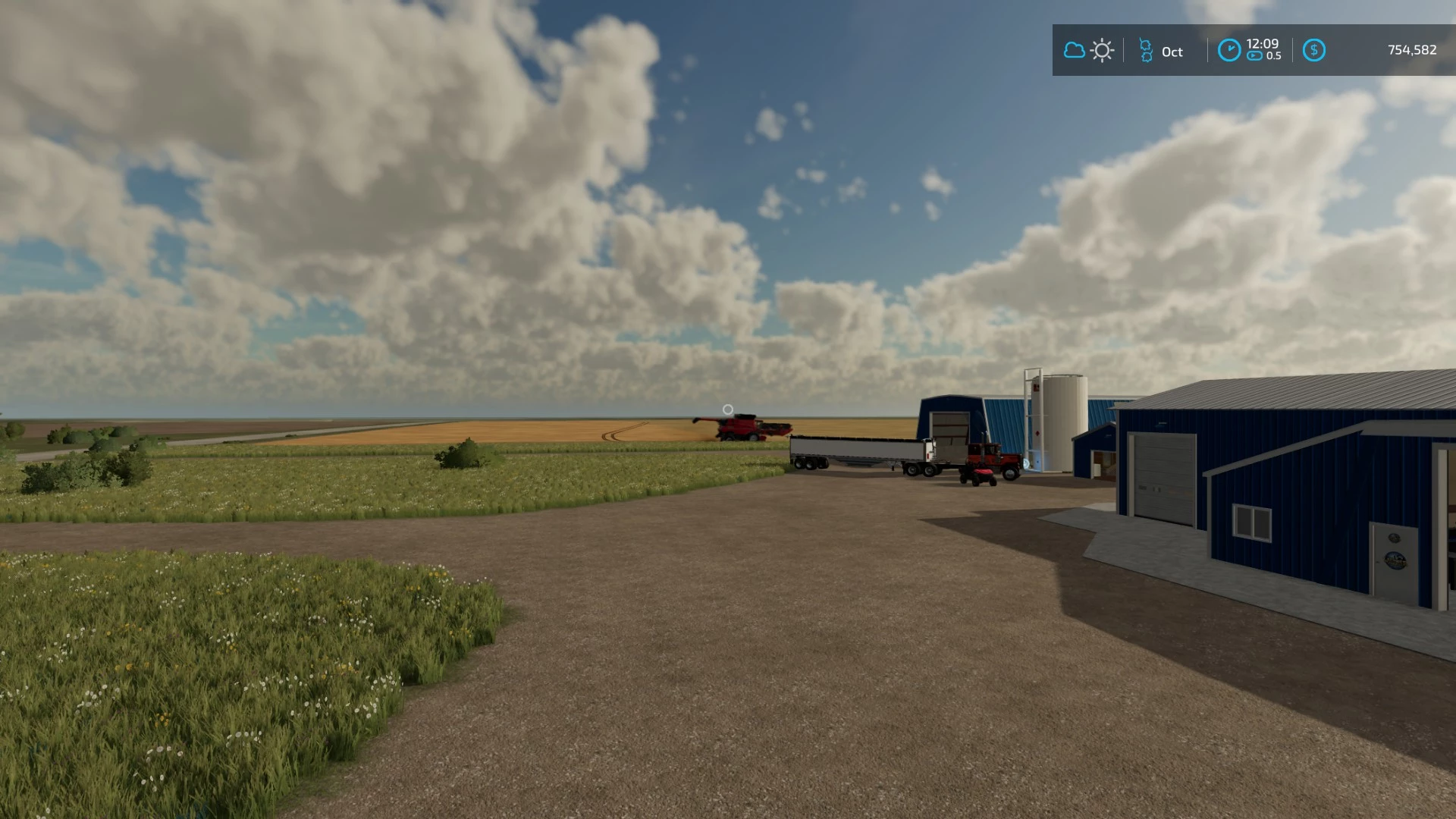Click the blue clock icon
Image resolution: width=1456 pixels, height=819 pixels.
pyautogui.click(x=1228, y=51)
